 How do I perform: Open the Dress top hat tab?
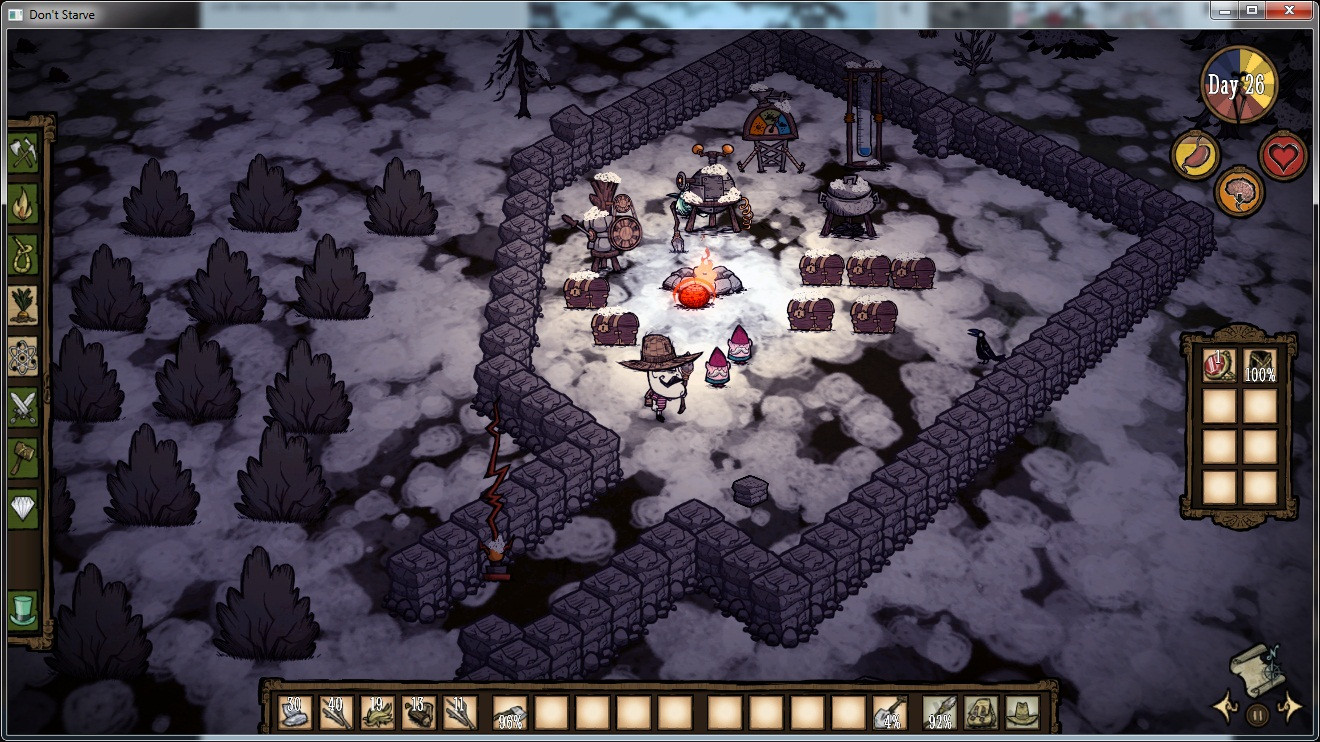point(23,609)
